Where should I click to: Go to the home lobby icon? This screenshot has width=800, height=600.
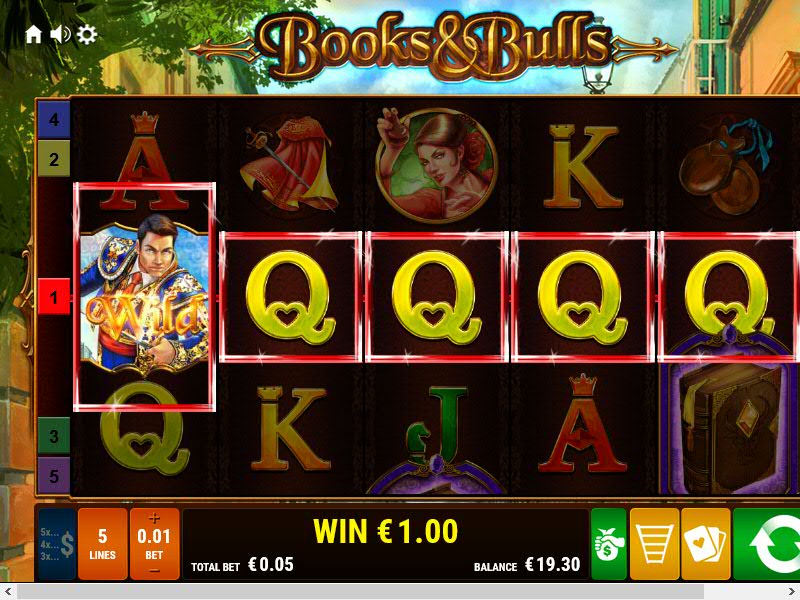tap(34, 35)
